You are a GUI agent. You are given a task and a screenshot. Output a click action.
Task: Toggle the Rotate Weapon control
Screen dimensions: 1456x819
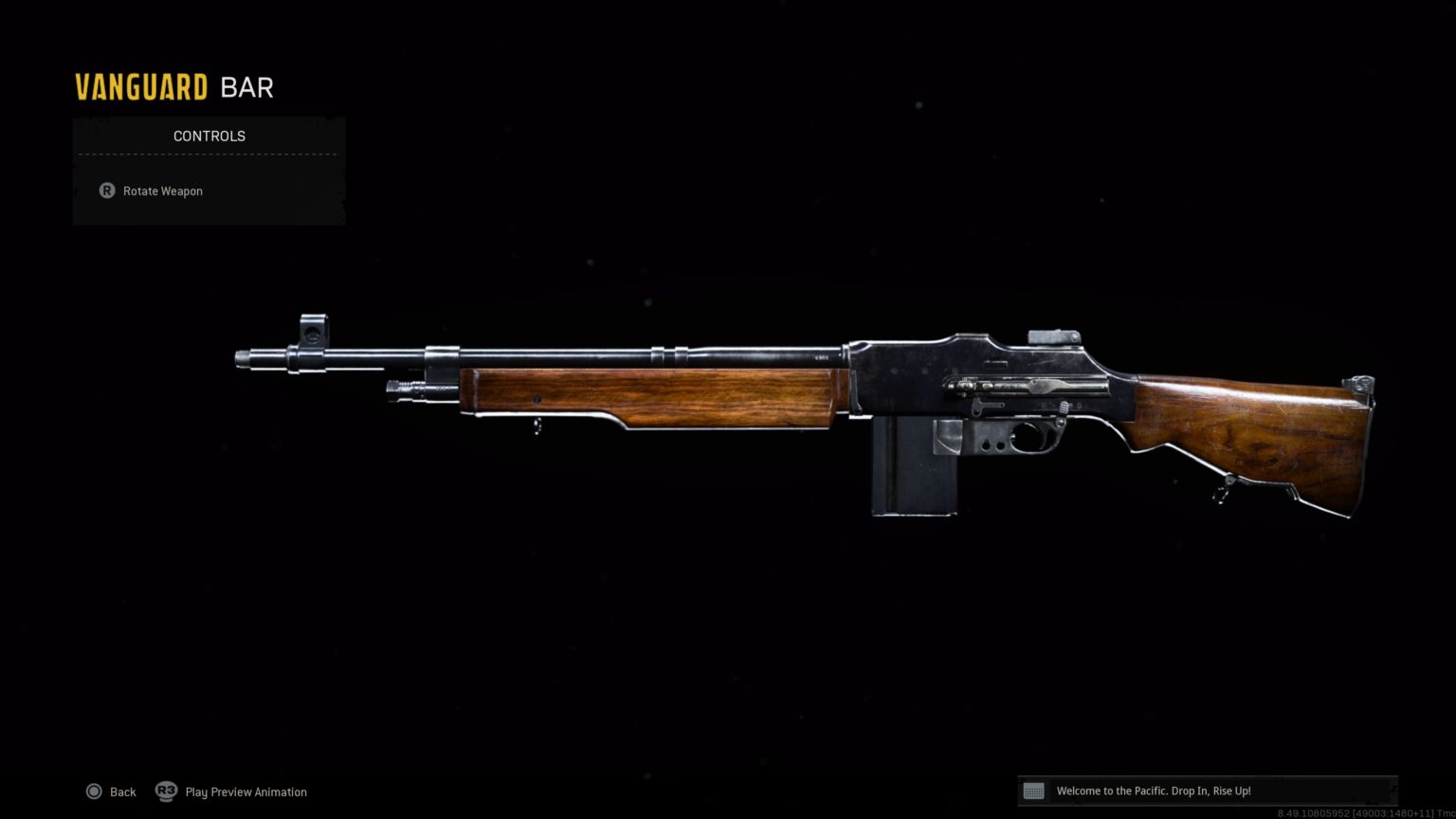click(x=162, y=191)
